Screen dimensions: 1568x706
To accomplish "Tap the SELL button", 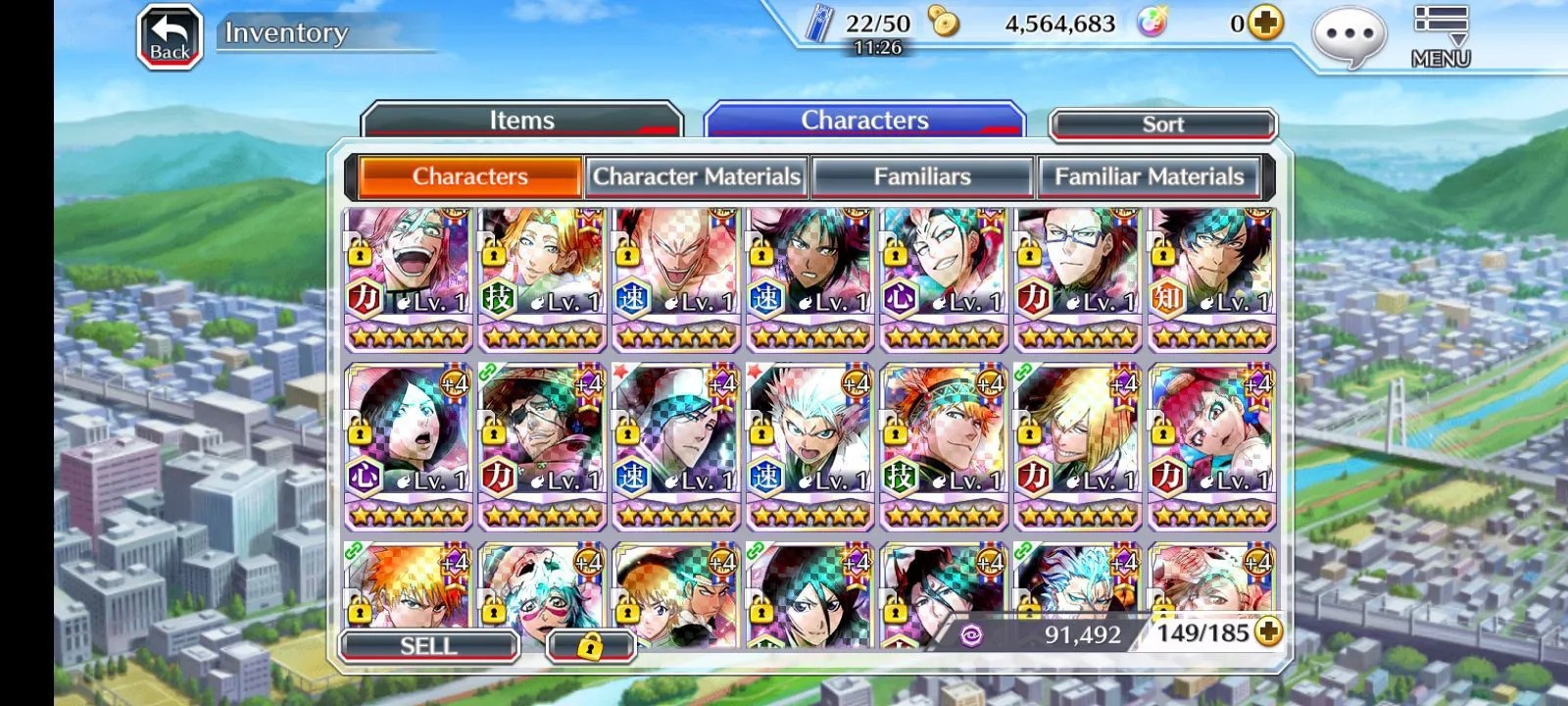I will coord(428,645).
